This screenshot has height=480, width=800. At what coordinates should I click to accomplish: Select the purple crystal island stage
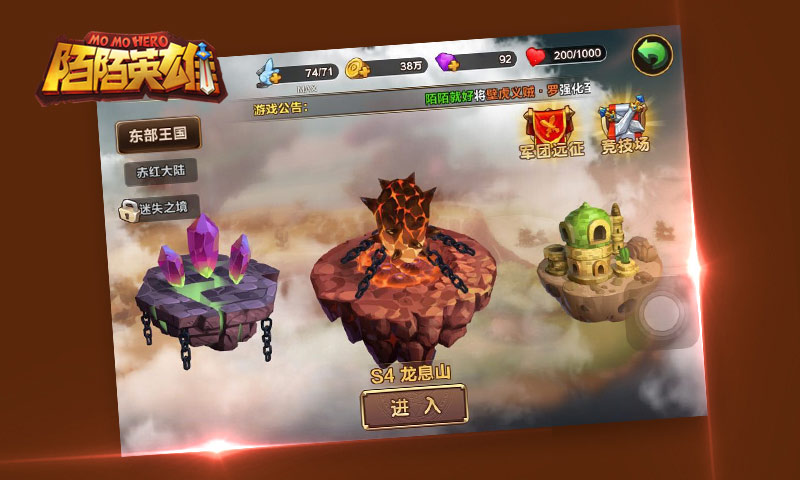[x=208, y=285]
